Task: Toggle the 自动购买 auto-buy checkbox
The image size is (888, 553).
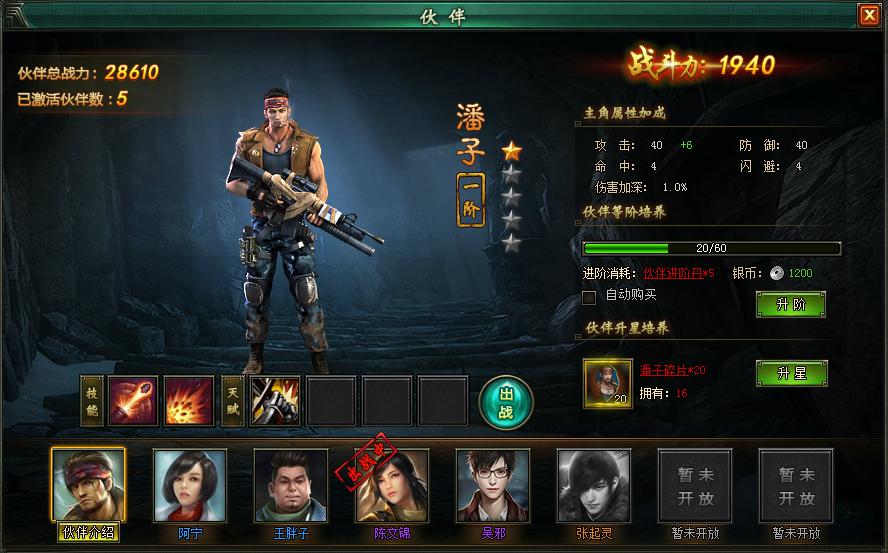Action: pyautogui.click(x=590, y=296)
